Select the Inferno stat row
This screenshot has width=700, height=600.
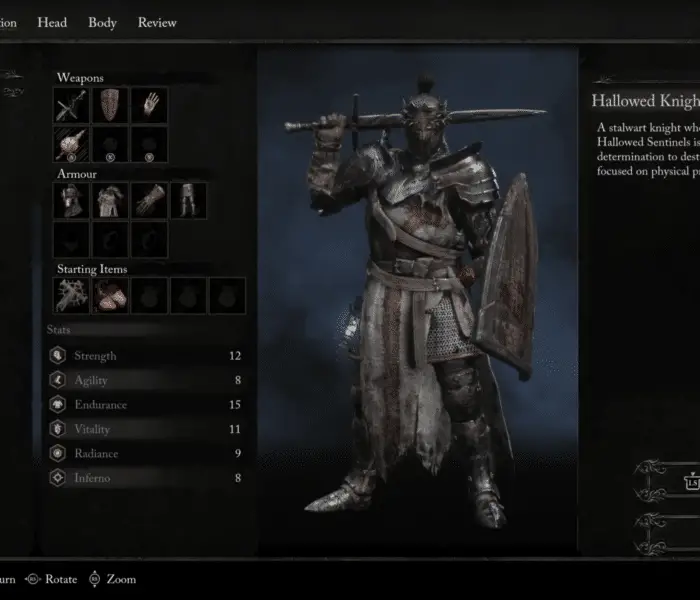coord(145,478)
